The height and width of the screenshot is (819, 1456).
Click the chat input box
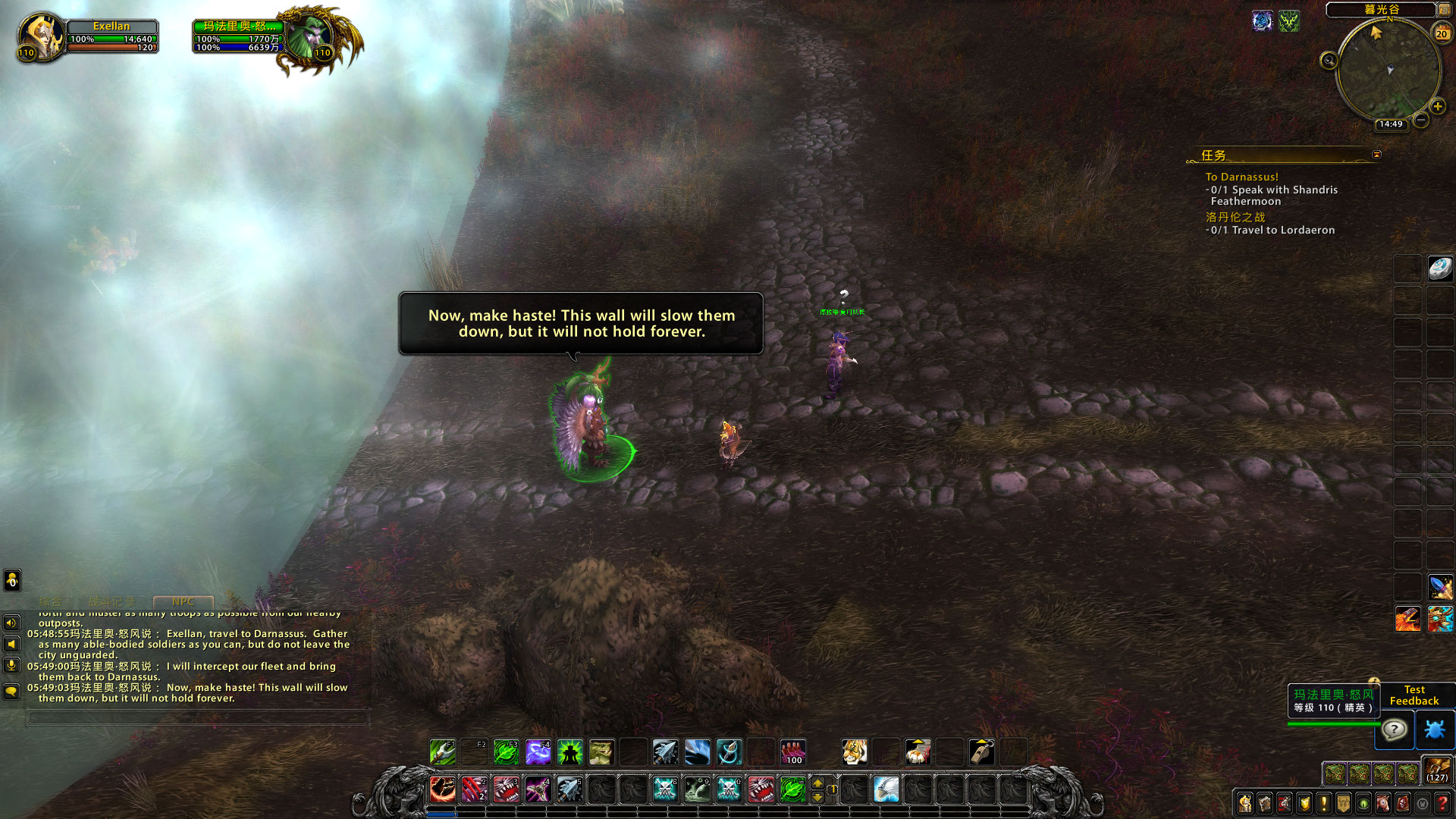click(x=197, y=717)
